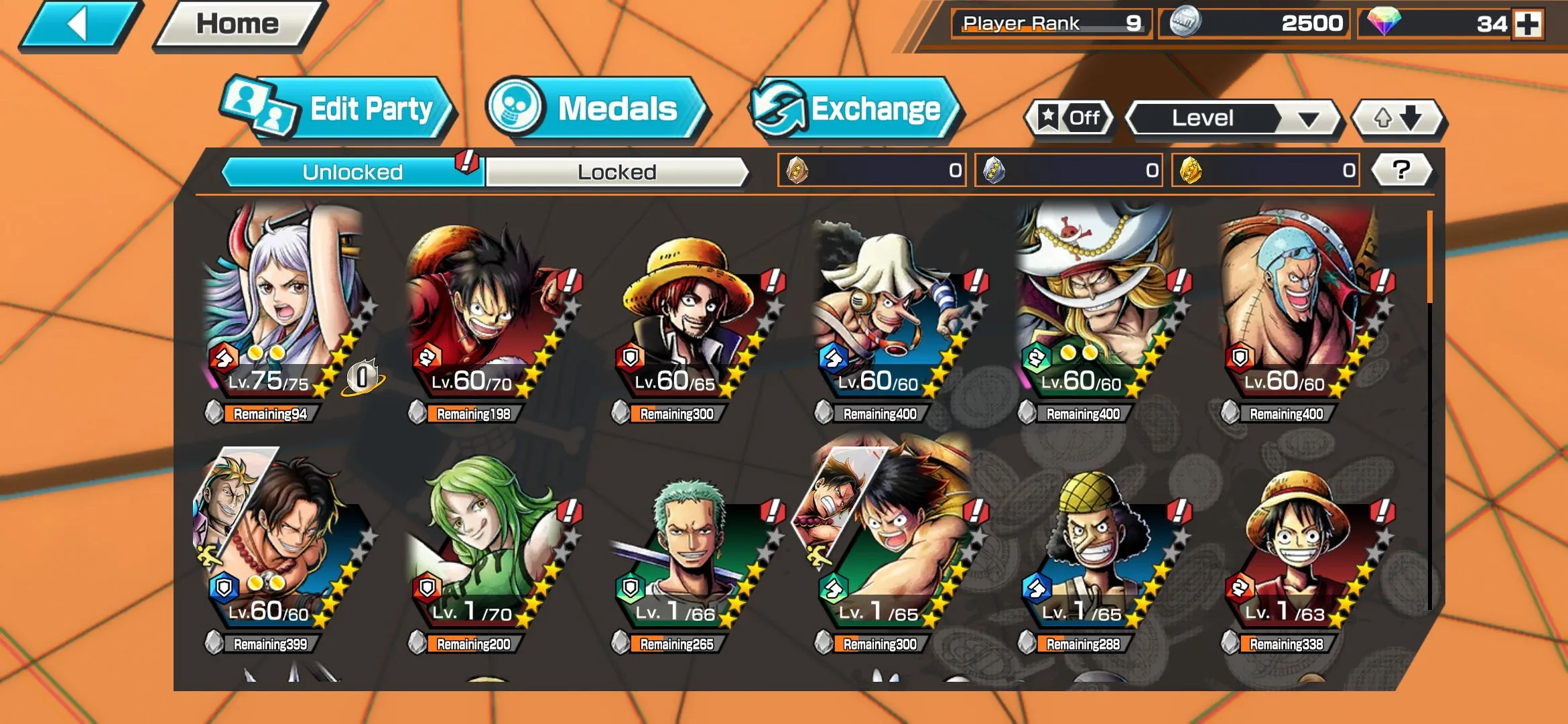Reverse the sort order arrows
Viewport: 1568px width, 724px height.
tap(1398, 119)
